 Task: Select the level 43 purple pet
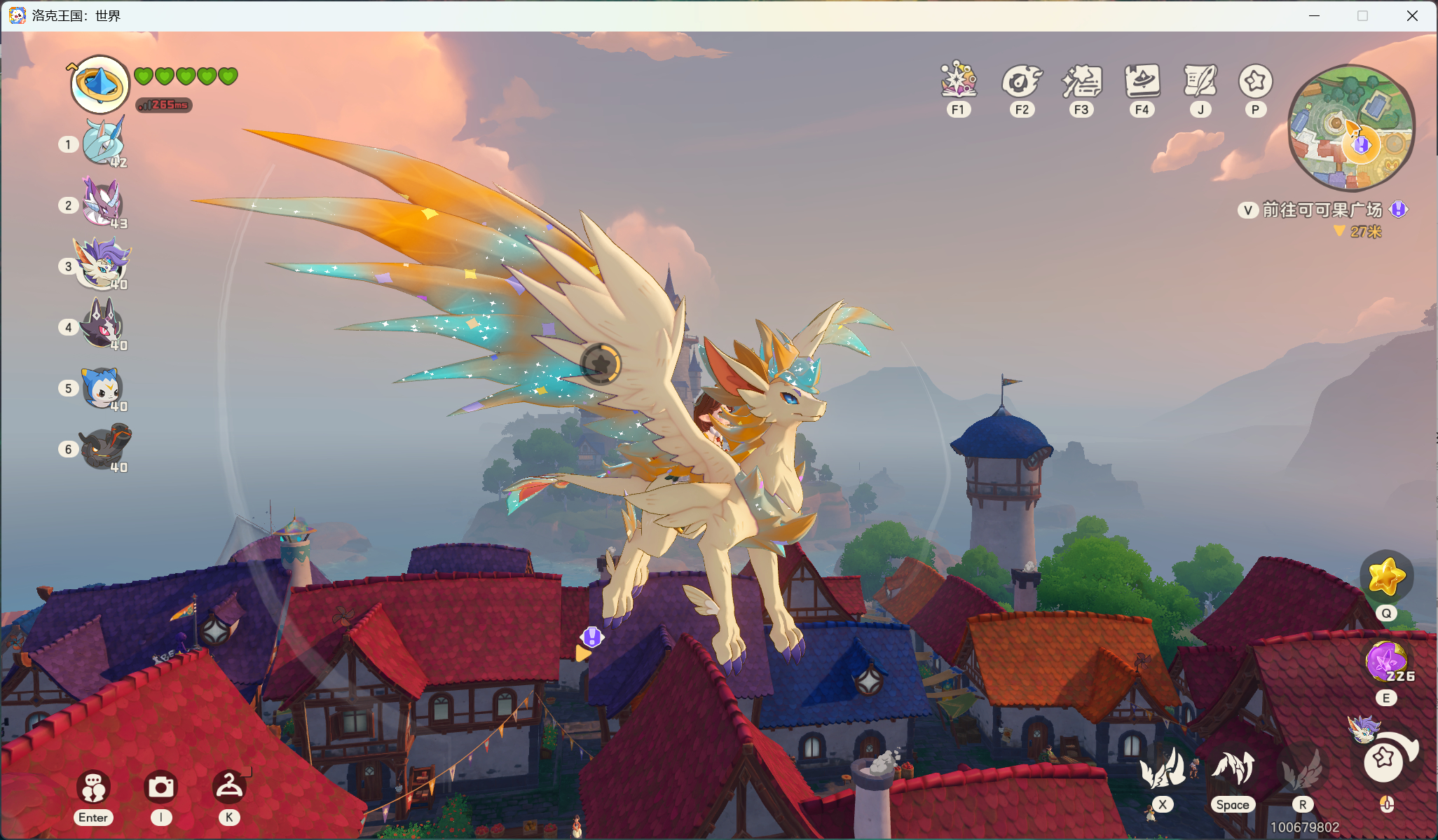(102, 203)
